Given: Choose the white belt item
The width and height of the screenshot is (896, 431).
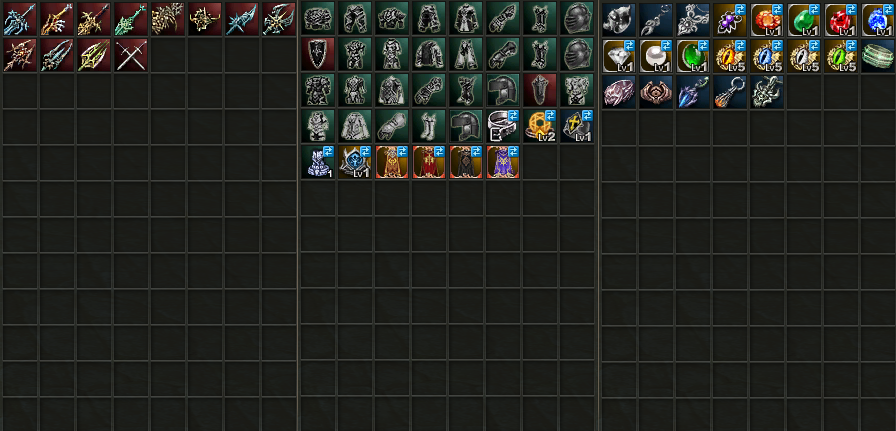Looking at the screenshot, I should 503,125.
